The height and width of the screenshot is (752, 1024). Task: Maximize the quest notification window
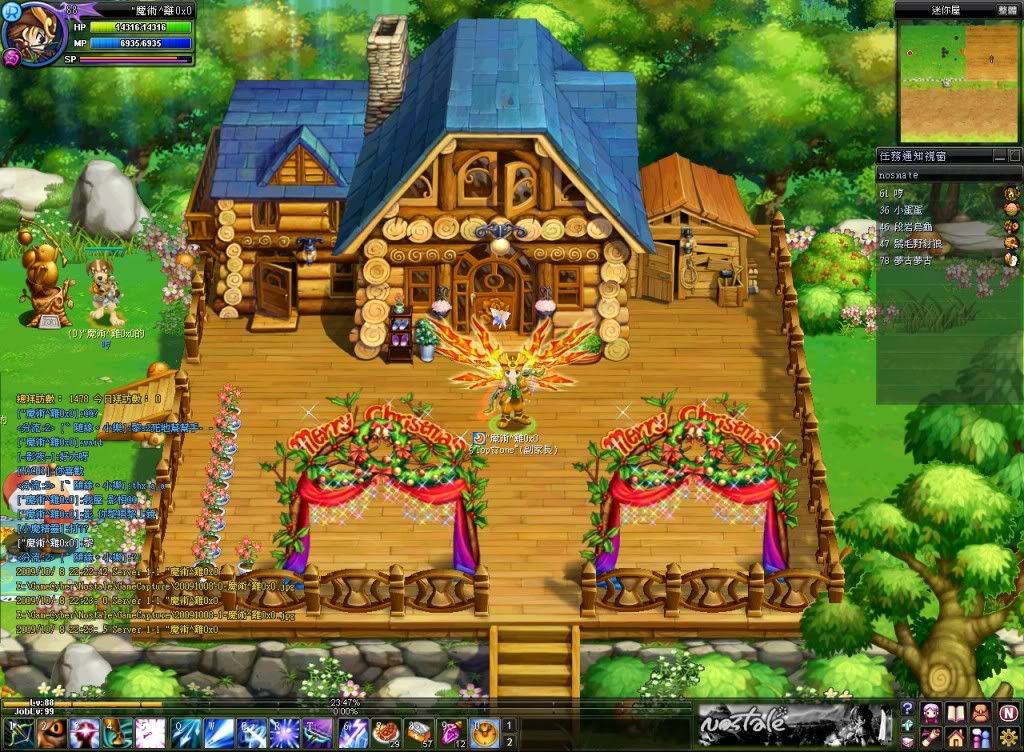tap(1014, 156)
